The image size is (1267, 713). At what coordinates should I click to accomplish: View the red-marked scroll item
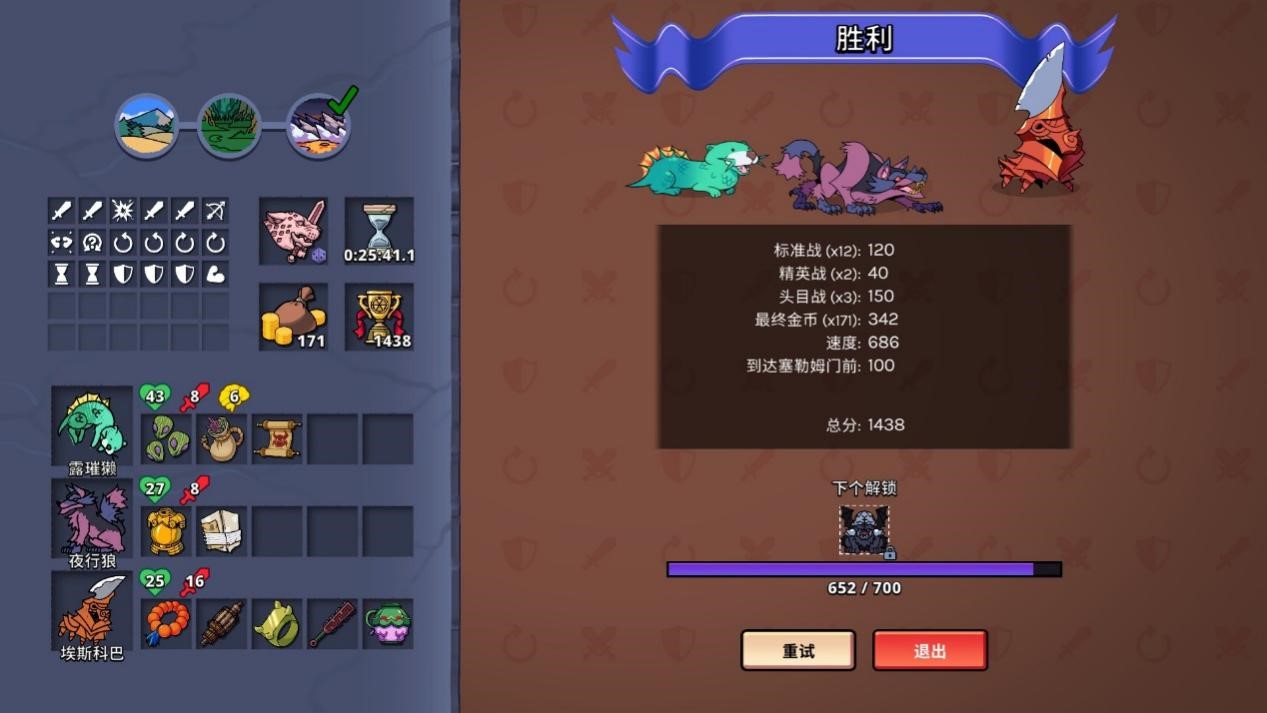[x=277, y=439]
